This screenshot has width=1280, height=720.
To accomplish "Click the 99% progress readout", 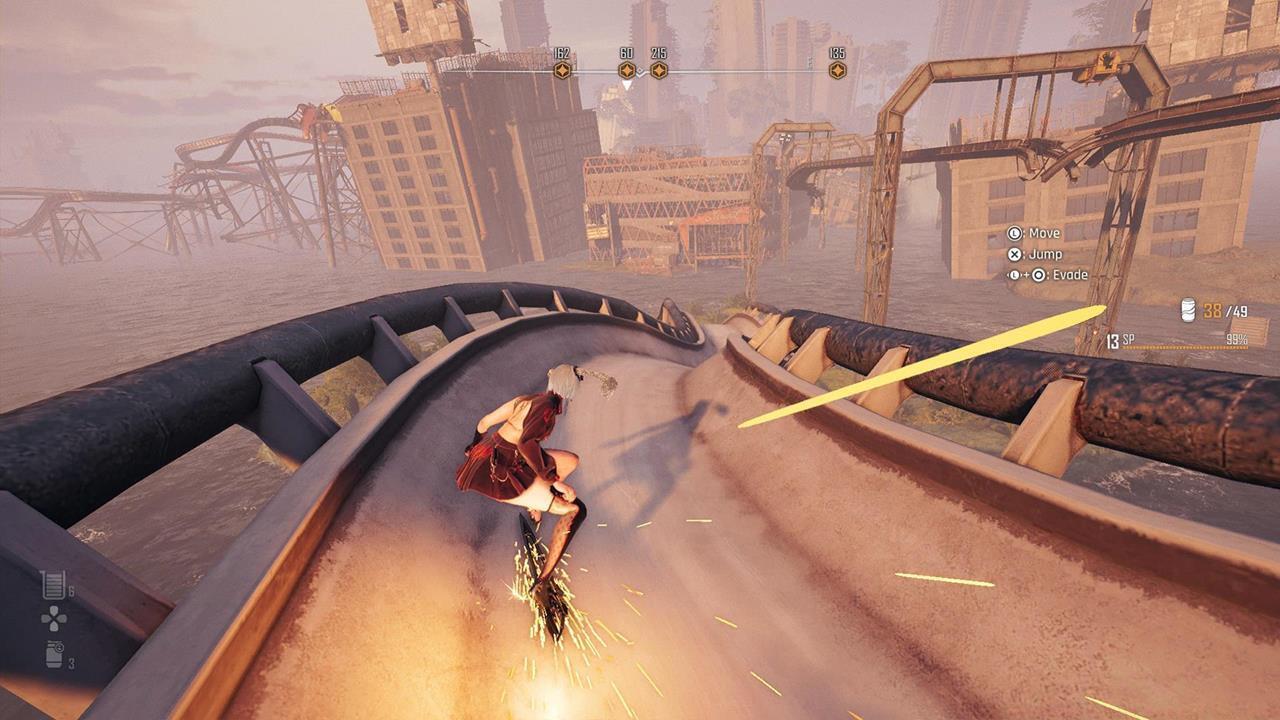I will tap(1235, 340).
